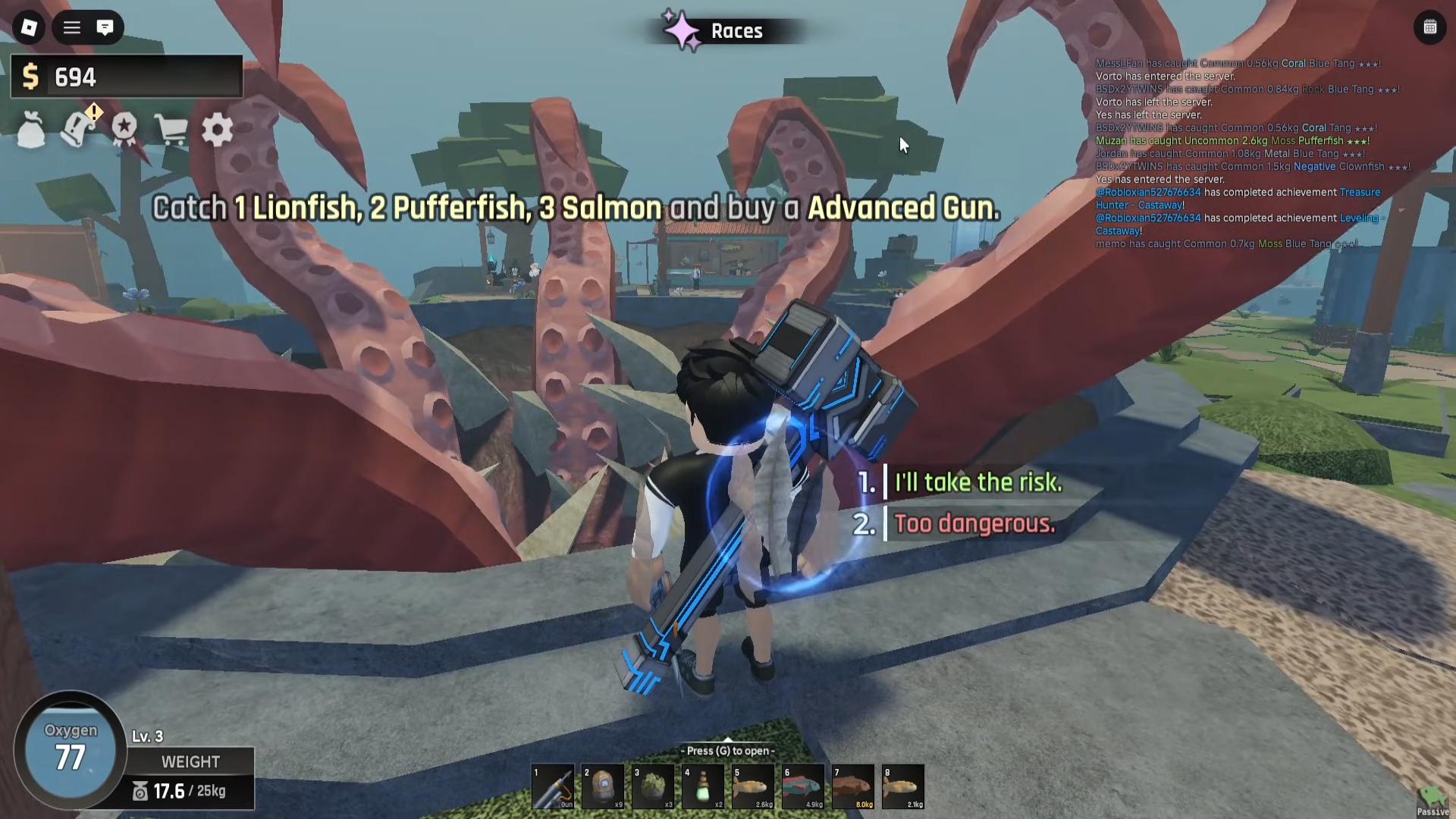Toggle the Roblox chat window icon
This screenshot has height=819, width=1456.
105,28
